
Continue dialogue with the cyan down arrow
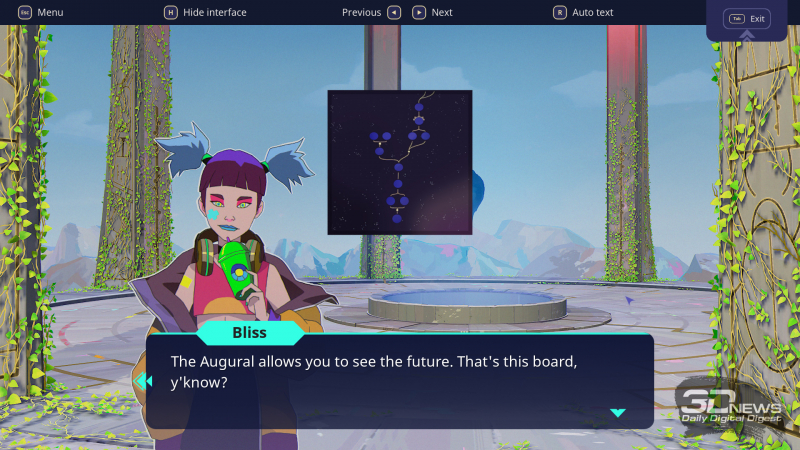point(617,412)
